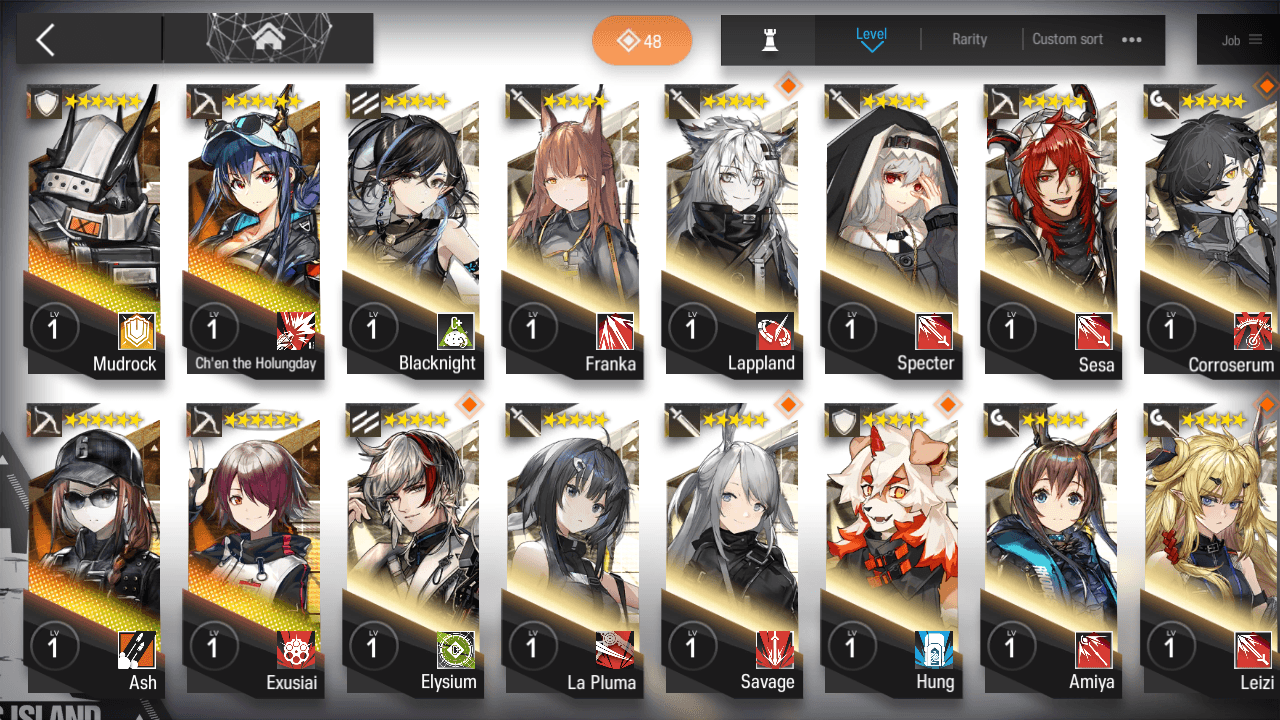The width and height of the screenshot is (1280, 720).
Task: Choose the Specter operator card
Action: click(891, 230)
